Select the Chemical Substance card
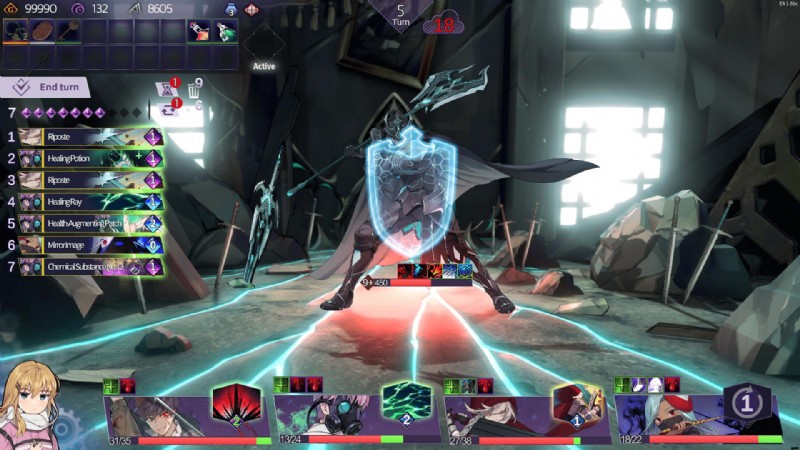This screenshot has width=800, height=450. click(x=85, y=267)
